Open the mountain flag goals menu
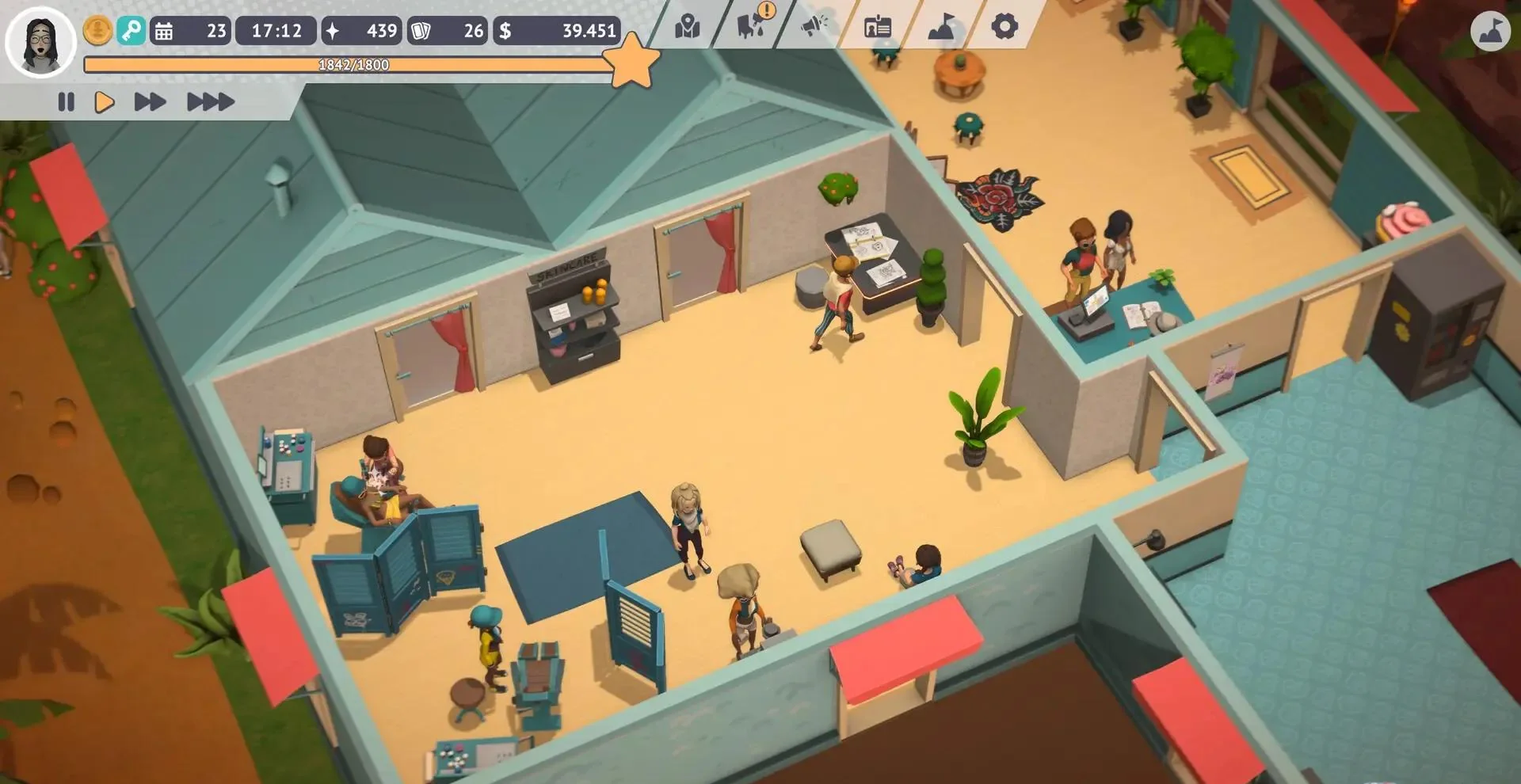 click(940, 27)
